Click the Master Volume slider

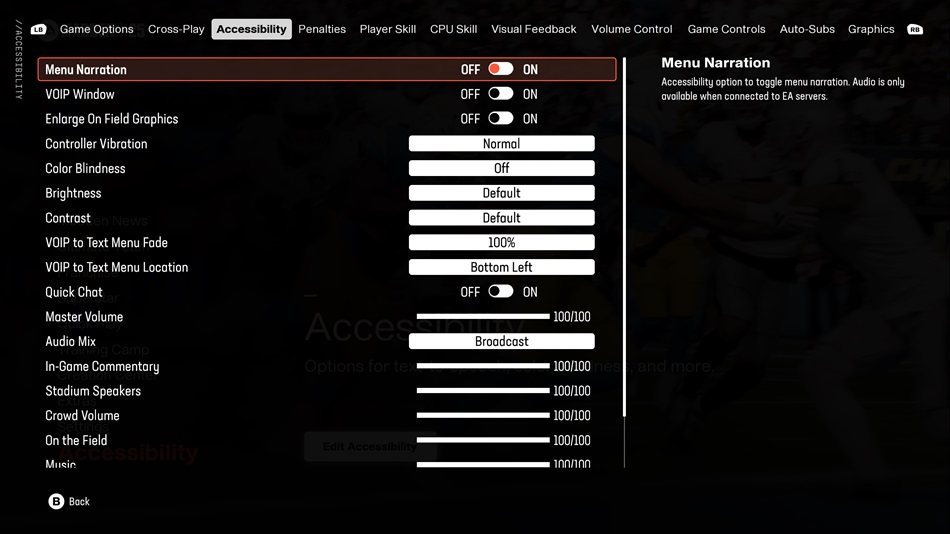tap(483, 316)
